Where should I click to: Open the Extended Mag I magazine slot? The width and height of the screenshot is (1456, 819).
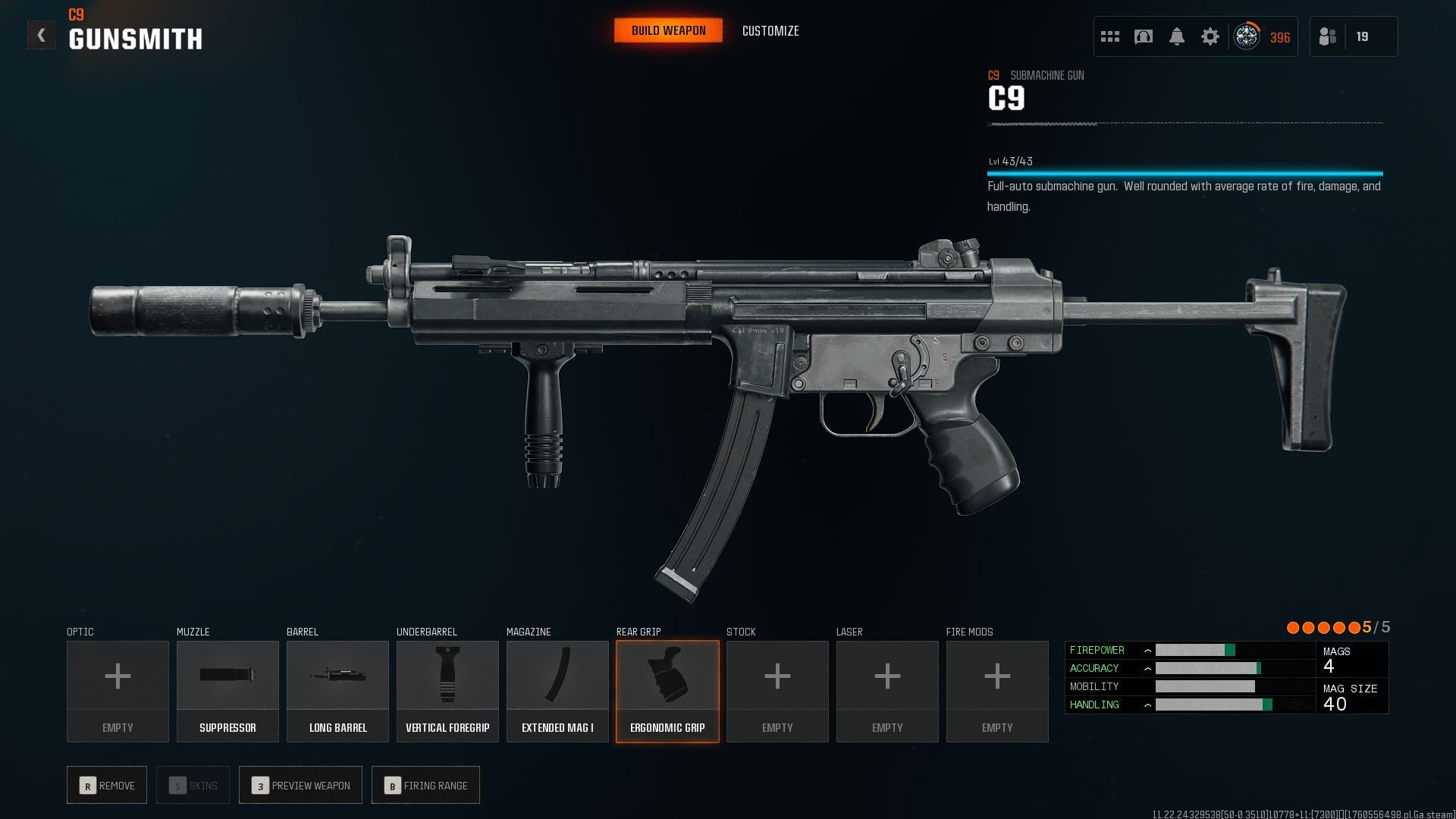coord(557,691)
